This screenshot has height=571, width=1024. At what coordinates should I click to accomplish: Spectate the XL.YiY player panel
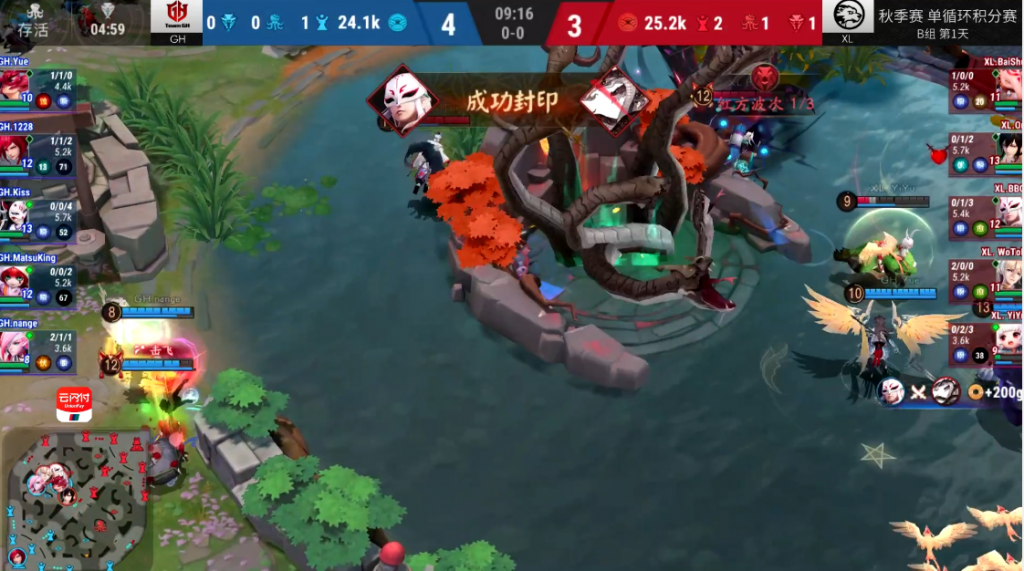click(987, 338)
